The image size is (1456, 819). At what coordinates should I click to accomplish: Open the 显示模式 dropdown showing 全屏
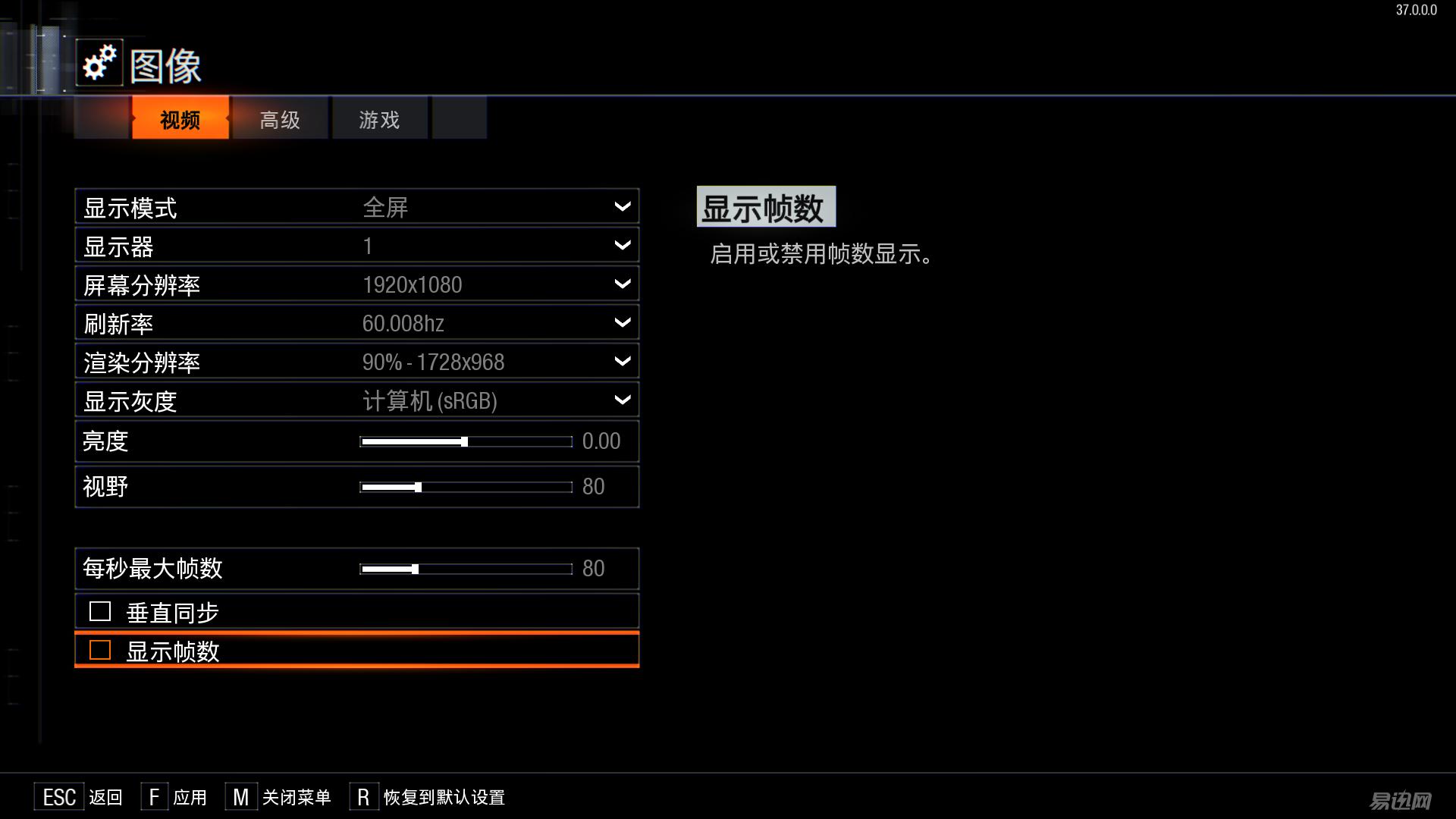click(x=621, y=206)
